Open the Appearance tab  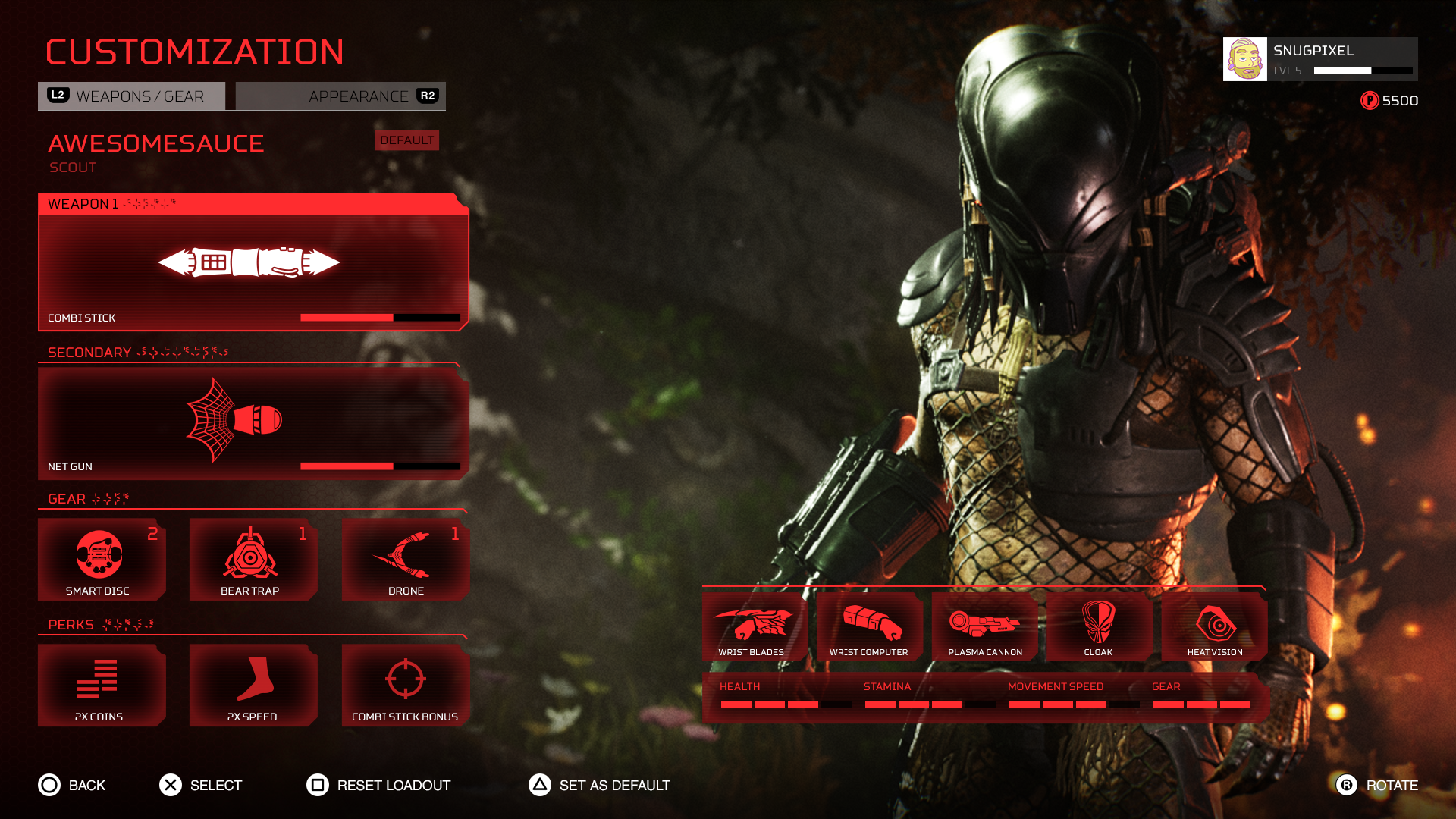click(x=340, y=96)
